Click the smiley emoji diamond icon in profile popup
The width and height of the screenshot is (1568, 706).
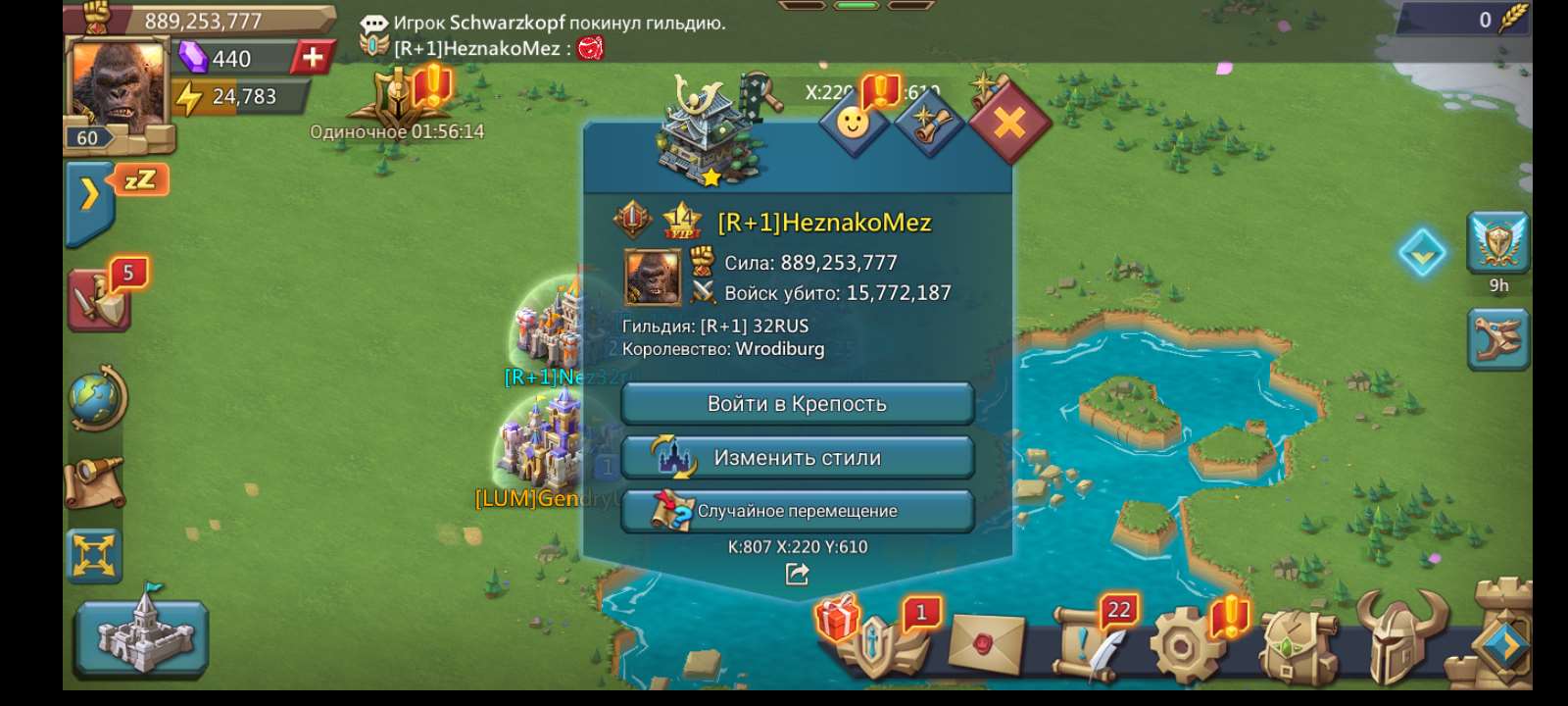[x=855, y=123]
